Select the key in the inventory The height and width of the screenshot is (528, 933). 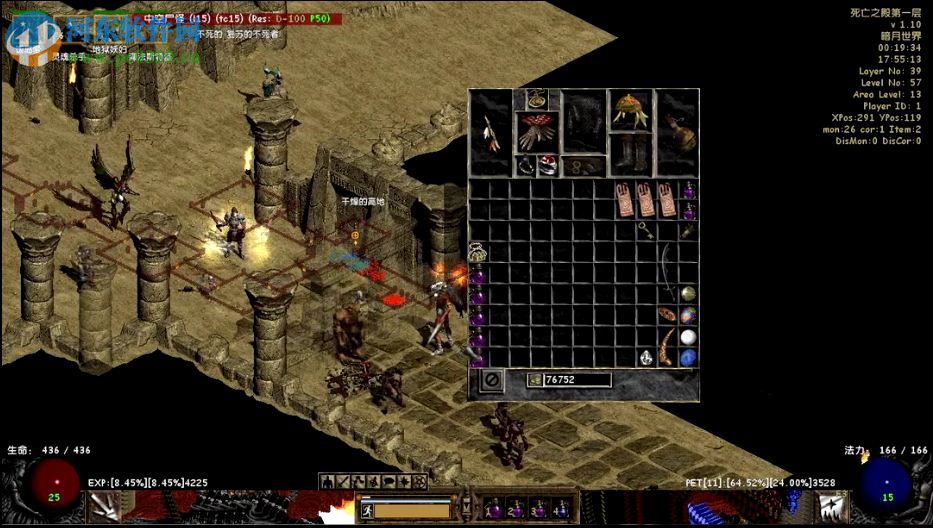[646, 229]
